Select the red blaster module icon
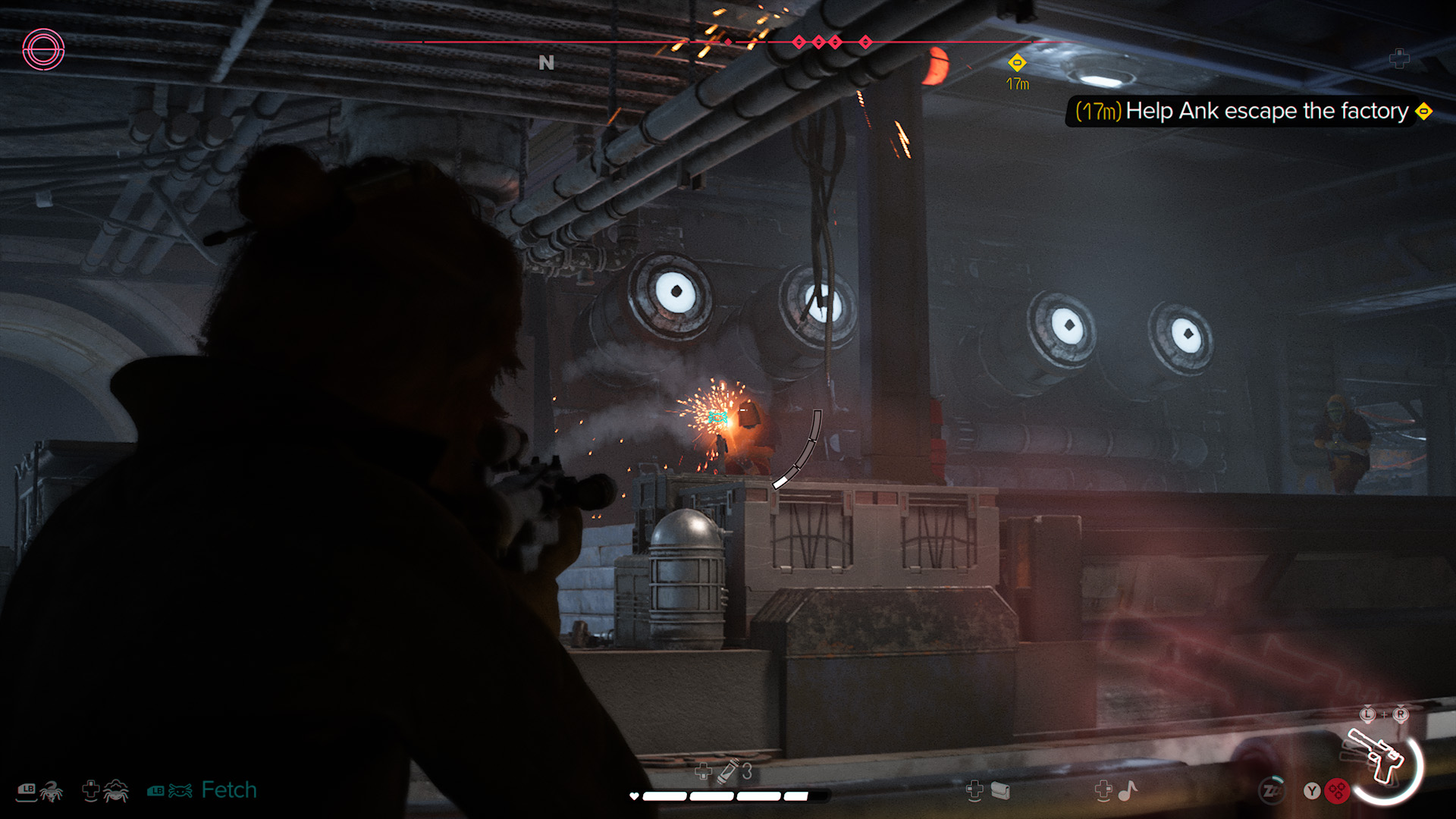The height and width of the screenshot is (819, 1456). tap(1338, 791)
